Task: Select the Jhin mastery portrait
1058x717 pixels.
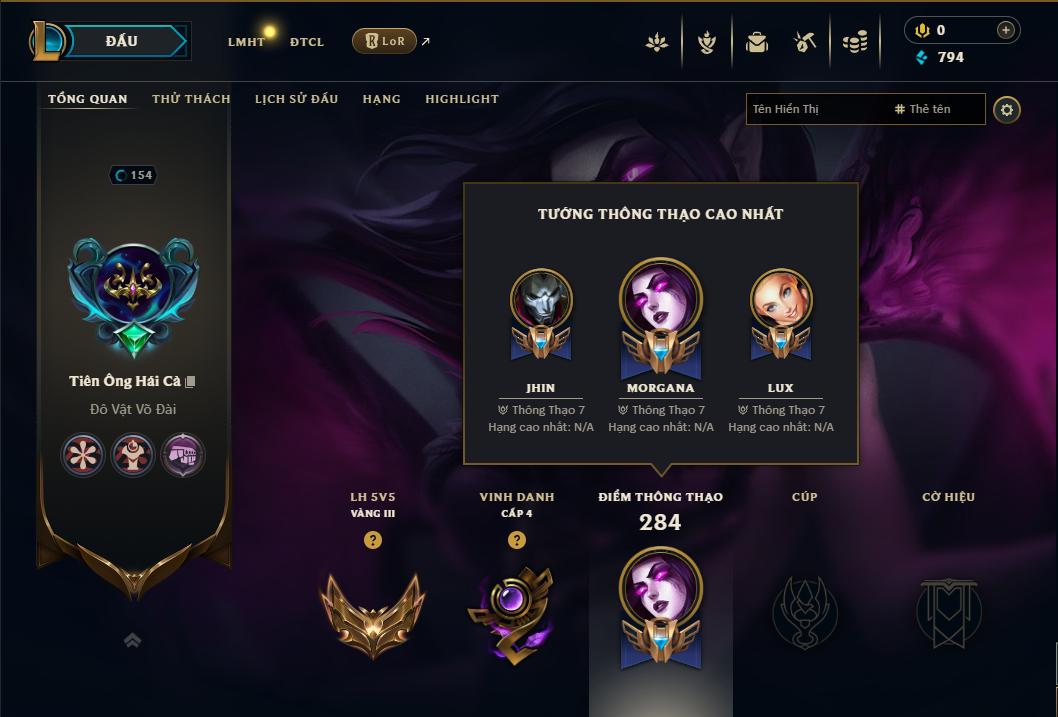Action: pyautogui.click(x=541, y=300)
